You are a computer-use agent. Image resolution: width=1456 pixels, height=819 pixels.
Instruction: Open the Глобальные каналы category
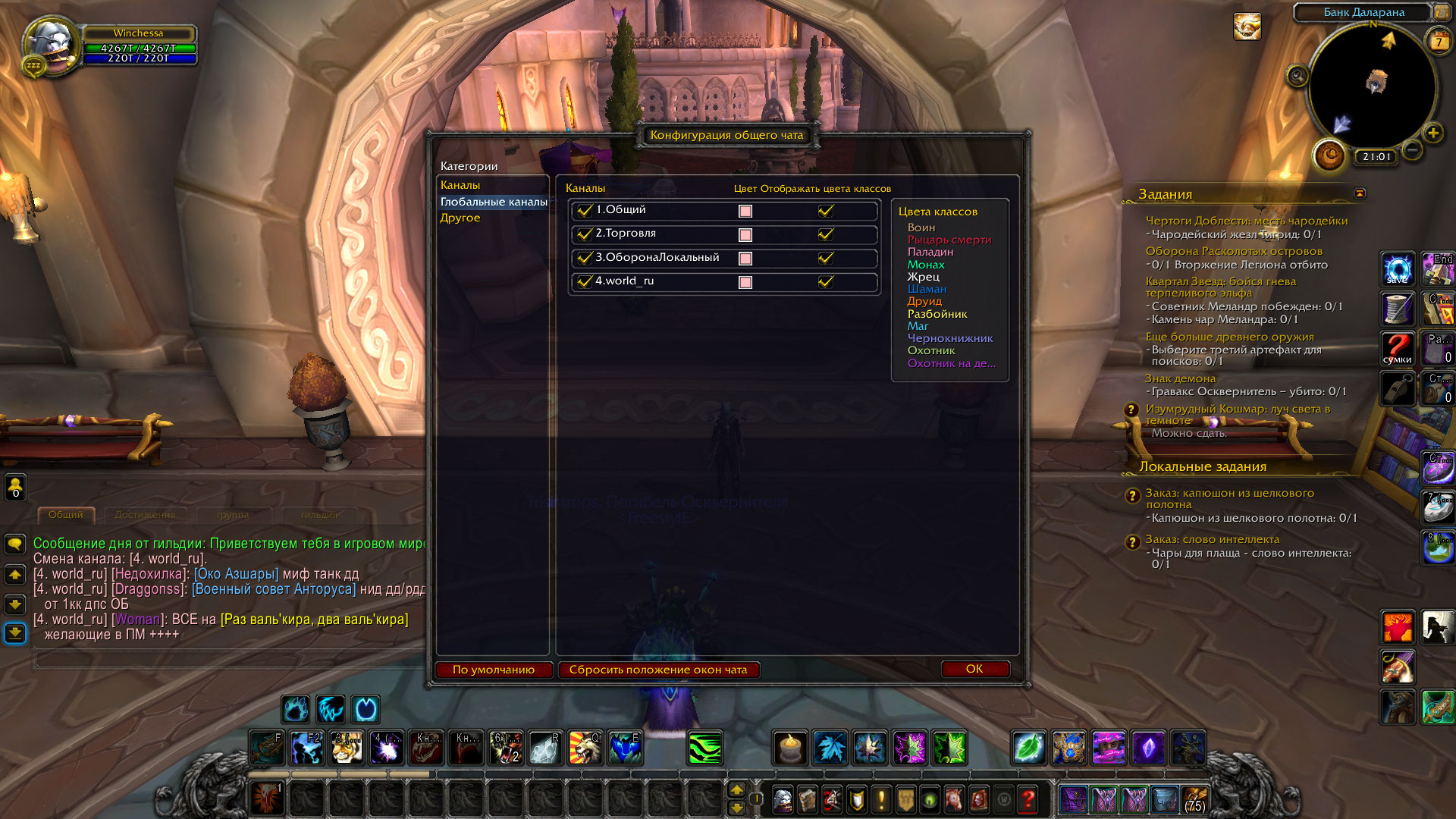(x=494, y=202)
